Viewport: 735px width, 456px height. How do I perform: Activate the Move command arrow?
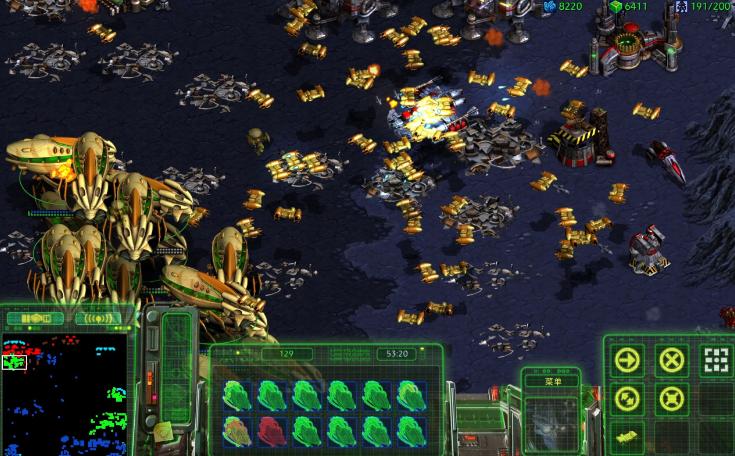click(627, 360)
